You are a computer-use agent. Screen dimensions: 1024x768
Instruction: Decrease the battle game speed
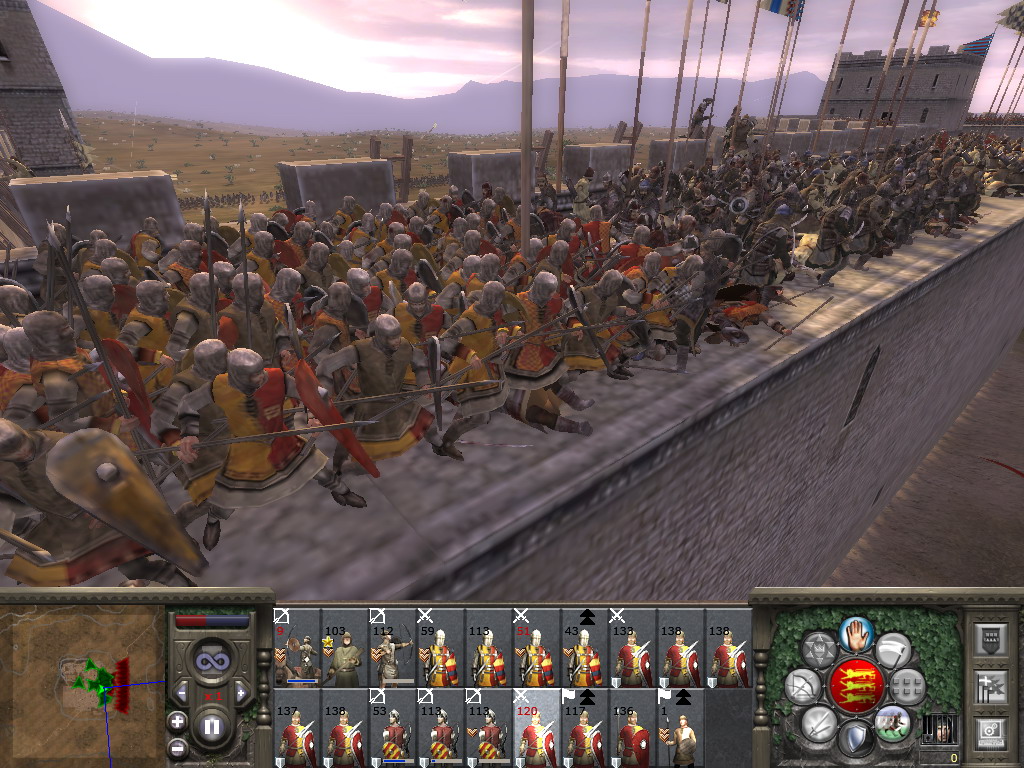pos(182,692)
